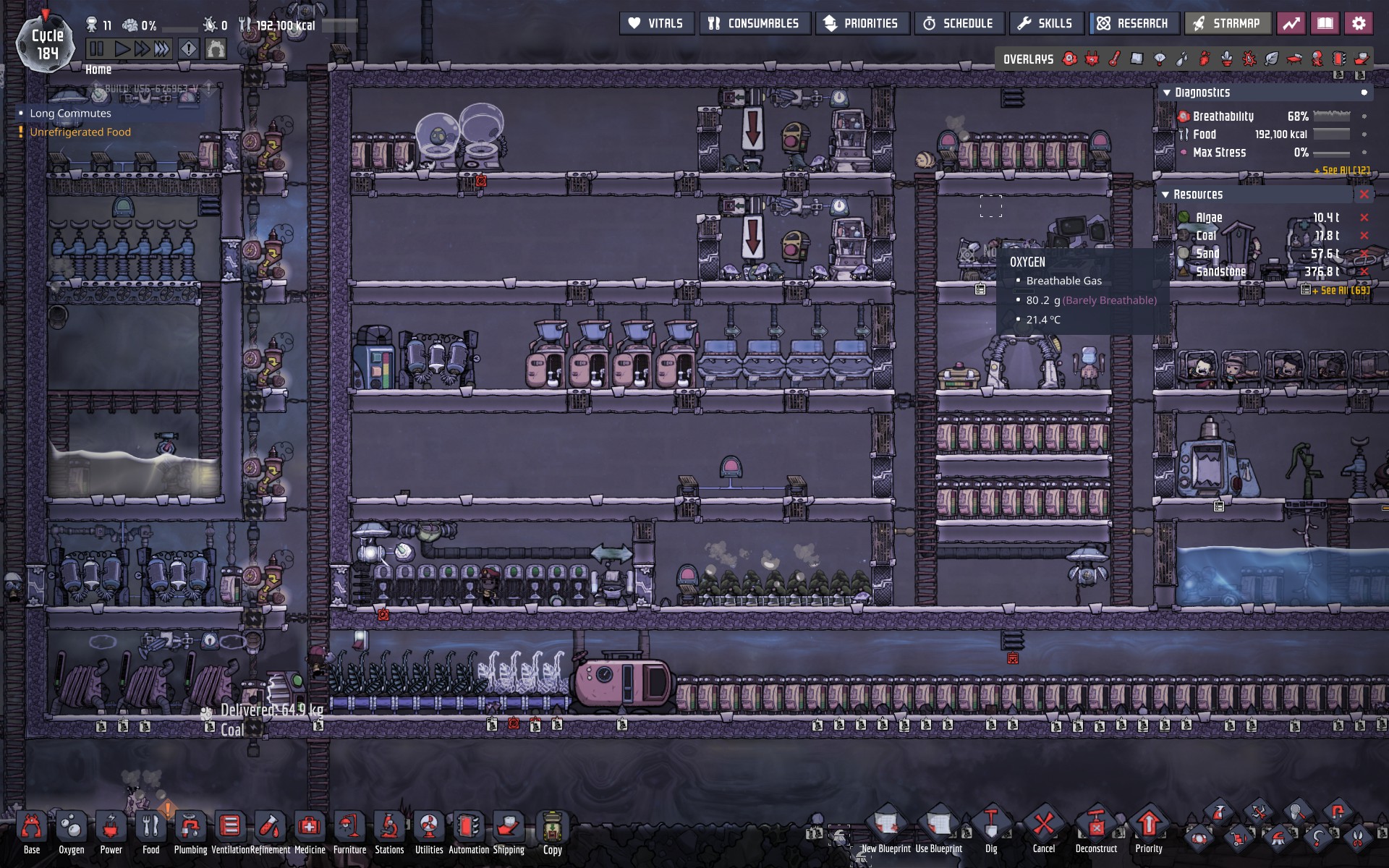The height and width of the screenshot is (868, 1389).
Task: Click the Unrefrigerated Food warning
Action: point(80,132)
